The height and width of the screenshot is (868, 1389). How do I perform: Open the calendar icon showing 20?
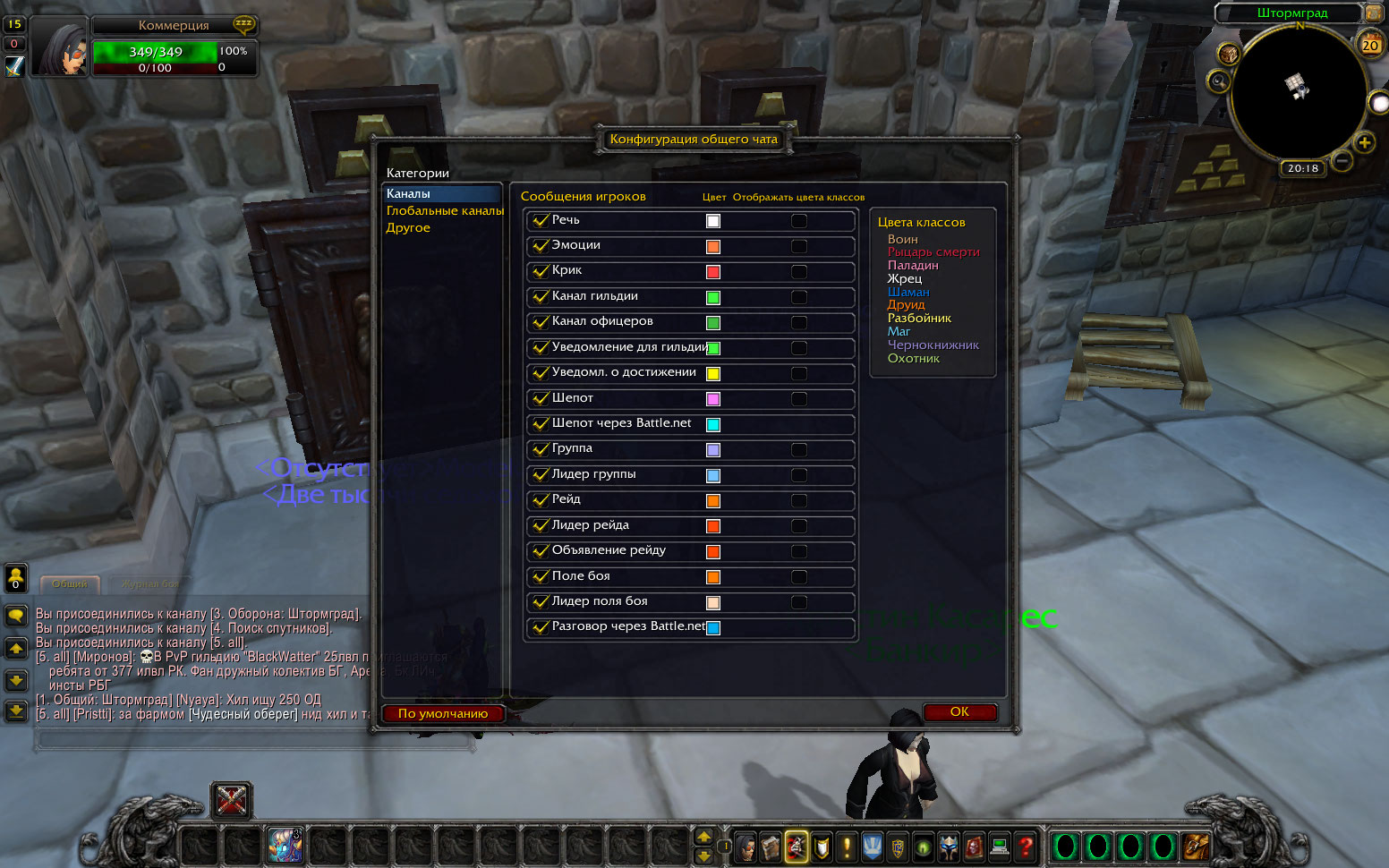tap(1370, 44)
